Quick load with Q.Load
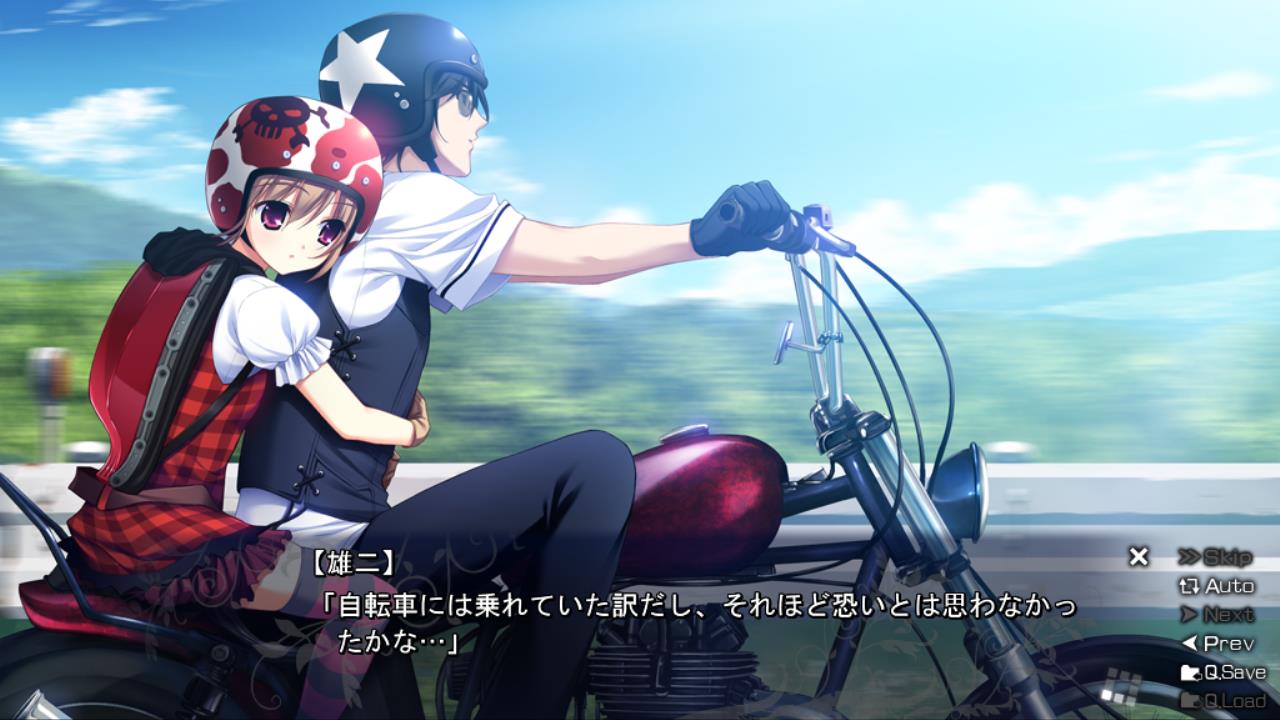Image resolution: width=1280 pixels, height=720 pixels. pyautogui.click(x=1223, y=700)
